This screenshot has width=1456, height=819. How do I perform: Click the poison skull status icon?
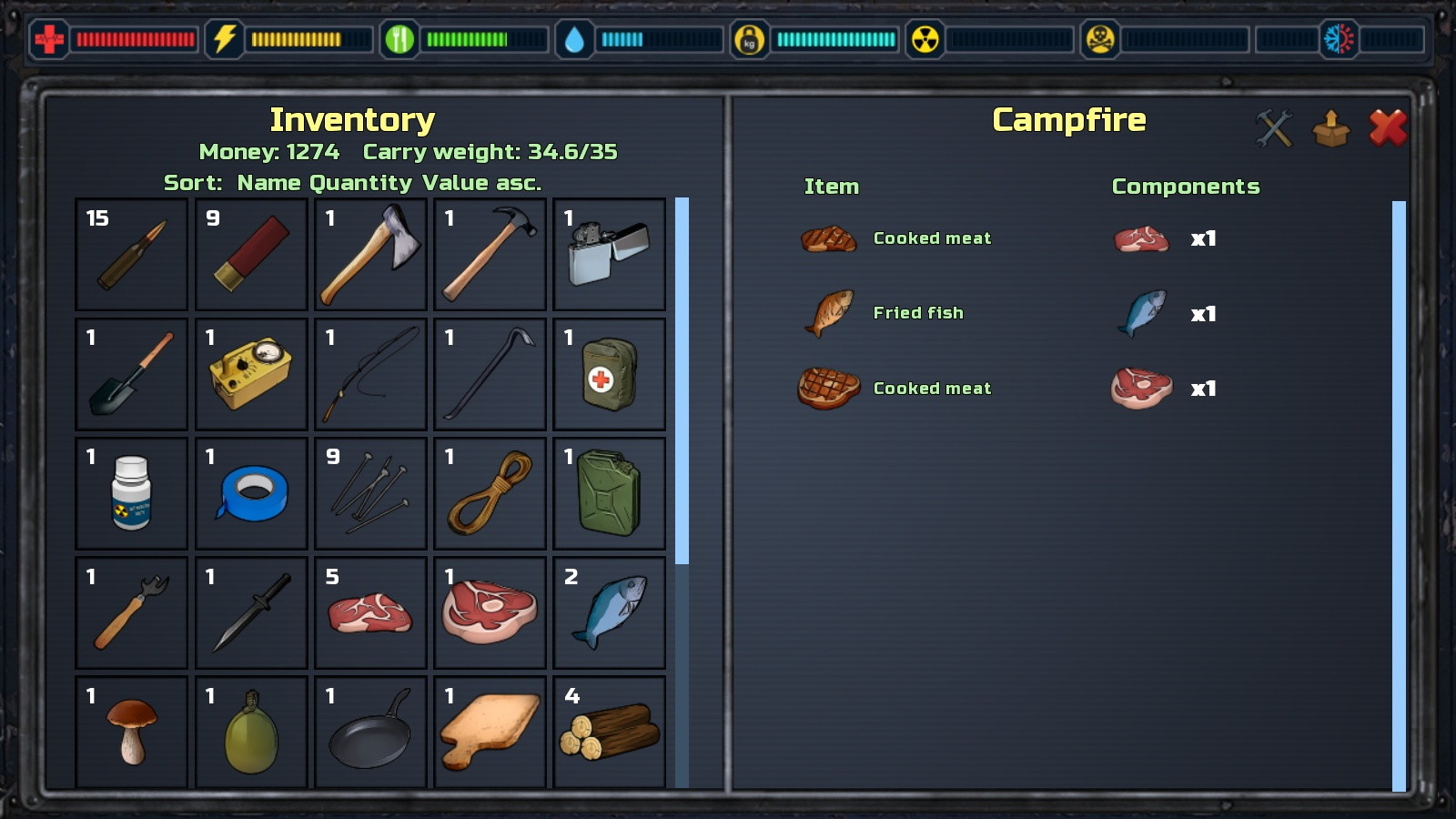tap(1100, 39)
